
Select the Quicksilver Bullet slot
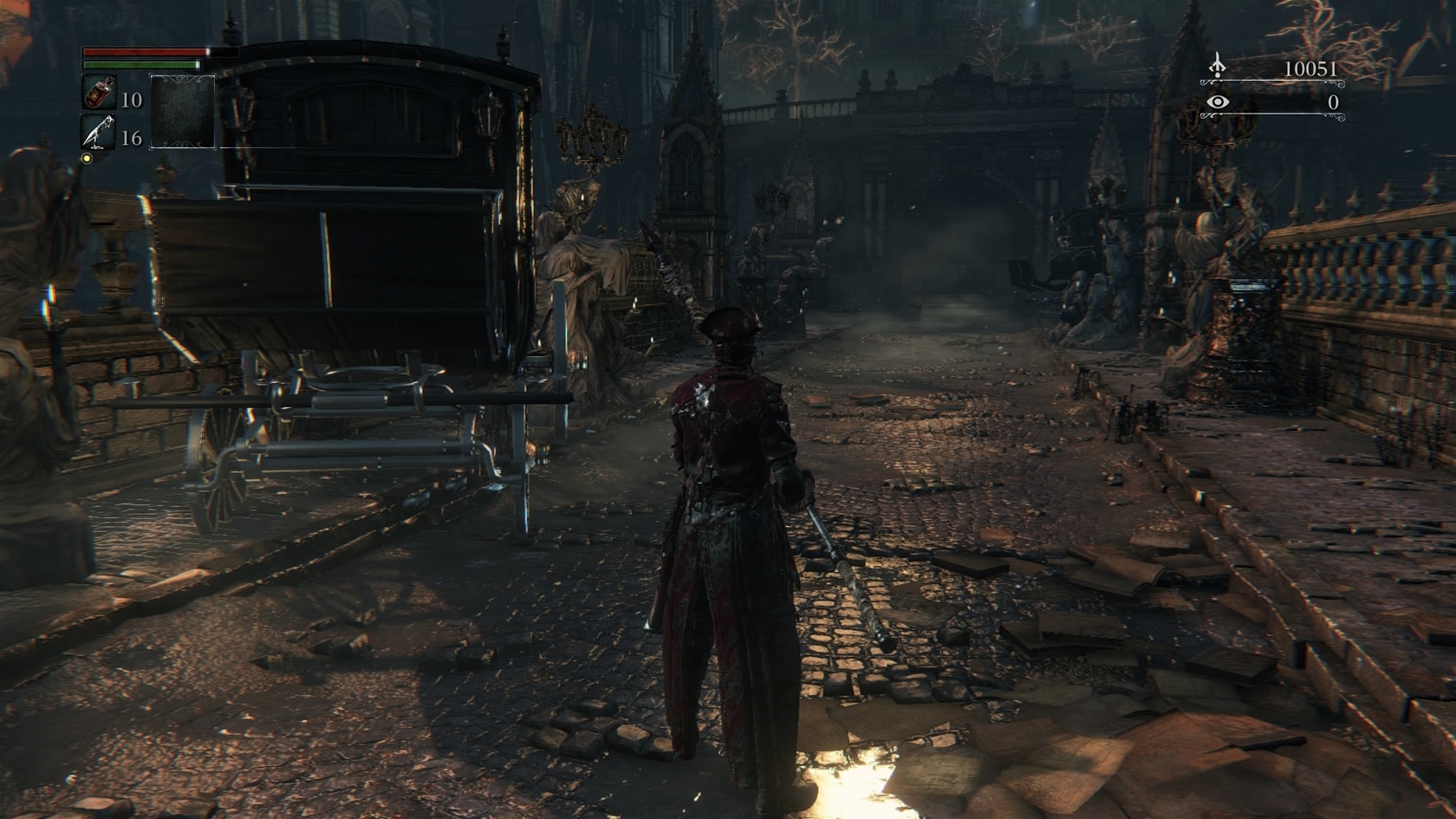coord(98,133)
